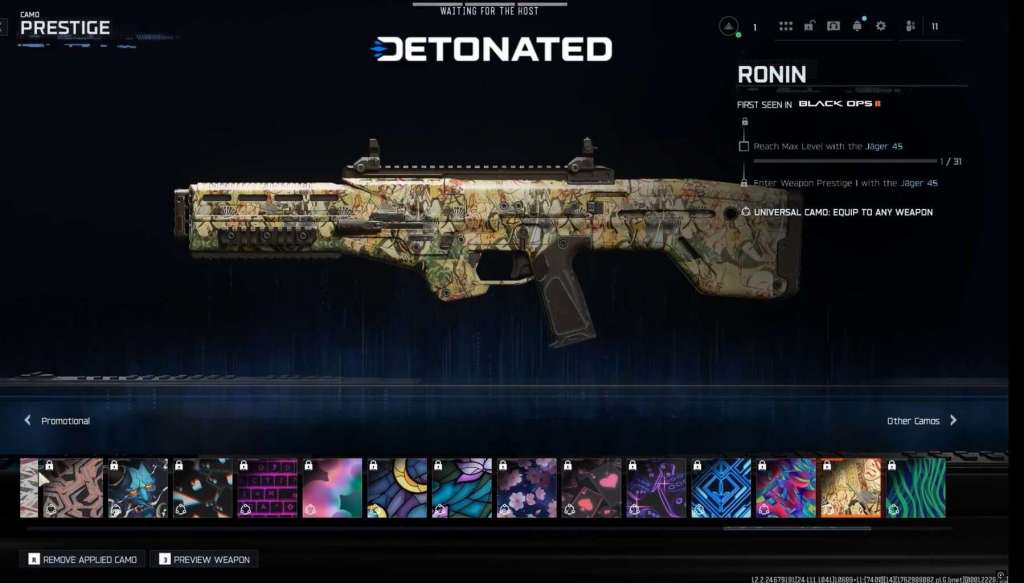Image resolution: width=1024 pixels, height=583 pixels.
Task: Select the highlighted Ronin camo thumbnail
Action: tap(851, 488)
